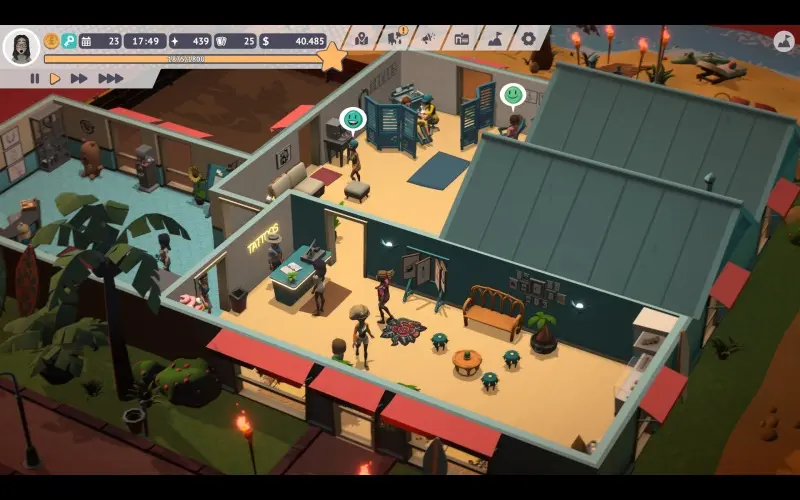Click the dollar money display

[x=293, y=41]
